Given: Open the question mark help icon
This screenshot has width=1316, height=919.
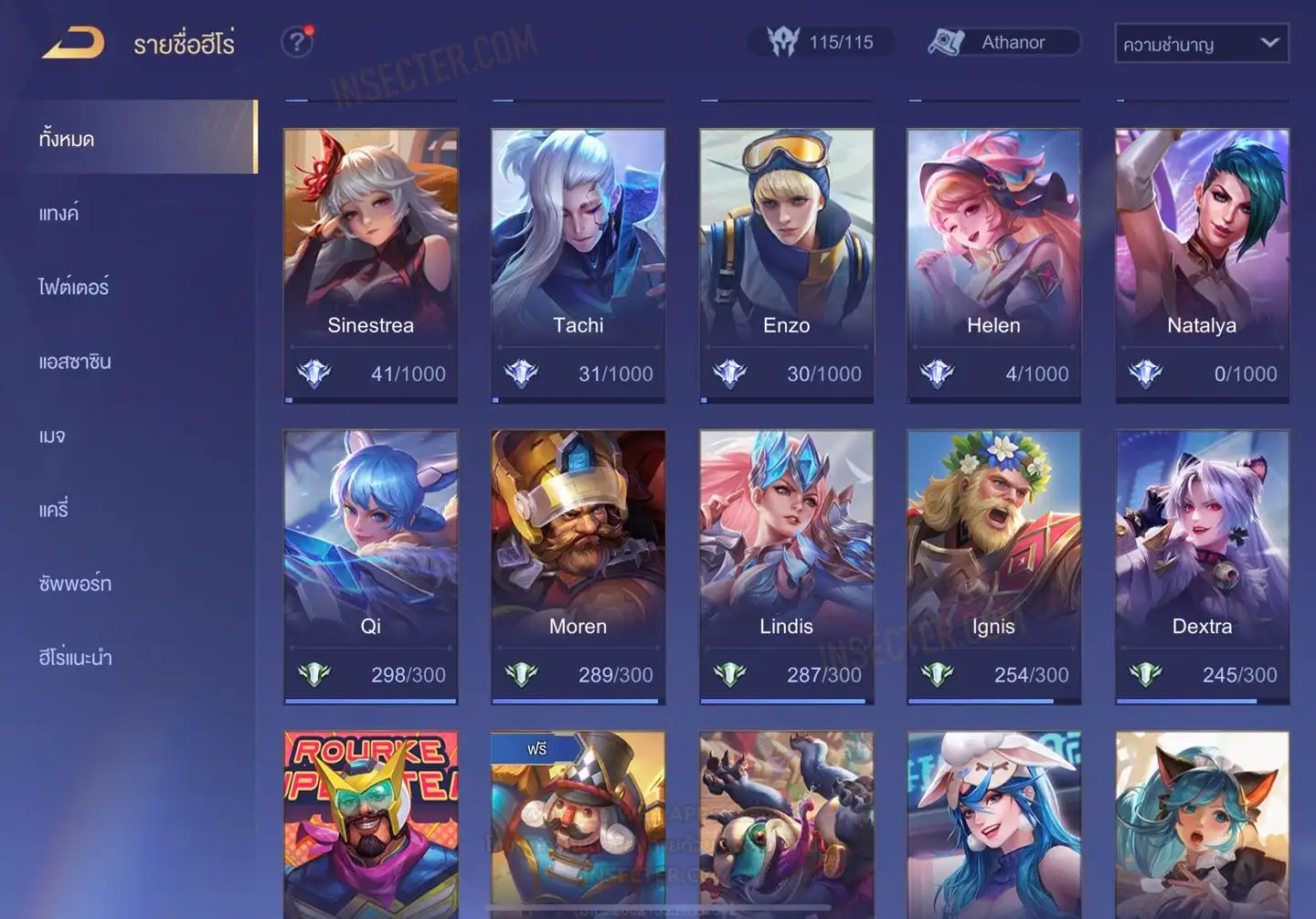Looking at the screenshot, I should tap(296, 42).
